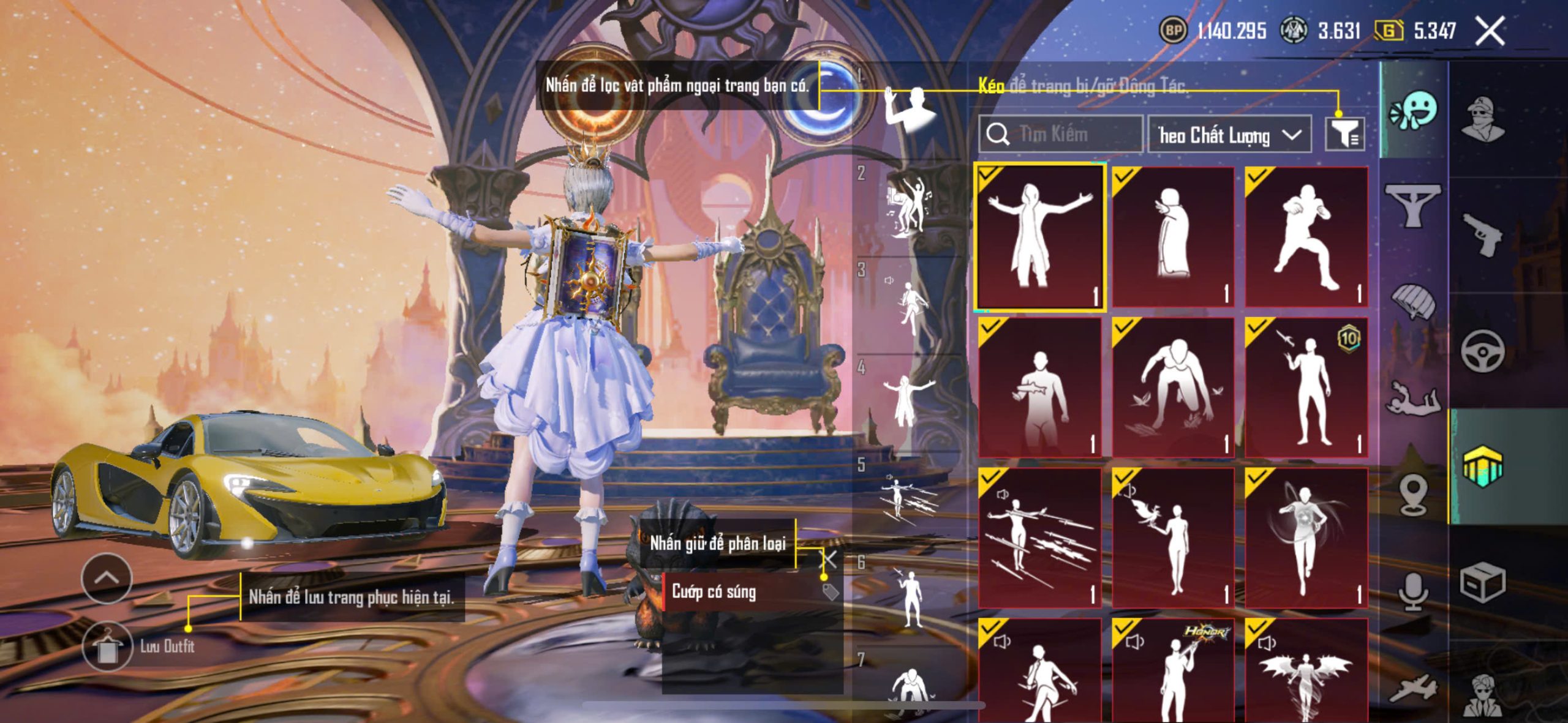1568x723 pixels.
Task: Select the open-arms hooded emote tile
Action: pos(1040,236)
